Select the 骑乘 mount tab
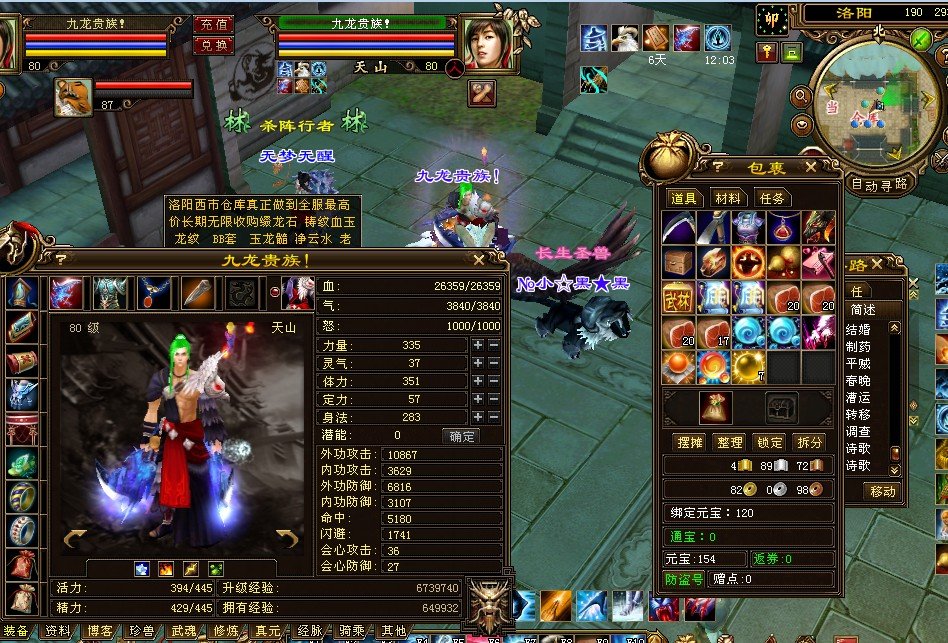Image resolution: width=948 pixels, height=643 pixels. (x=352, y=632)
